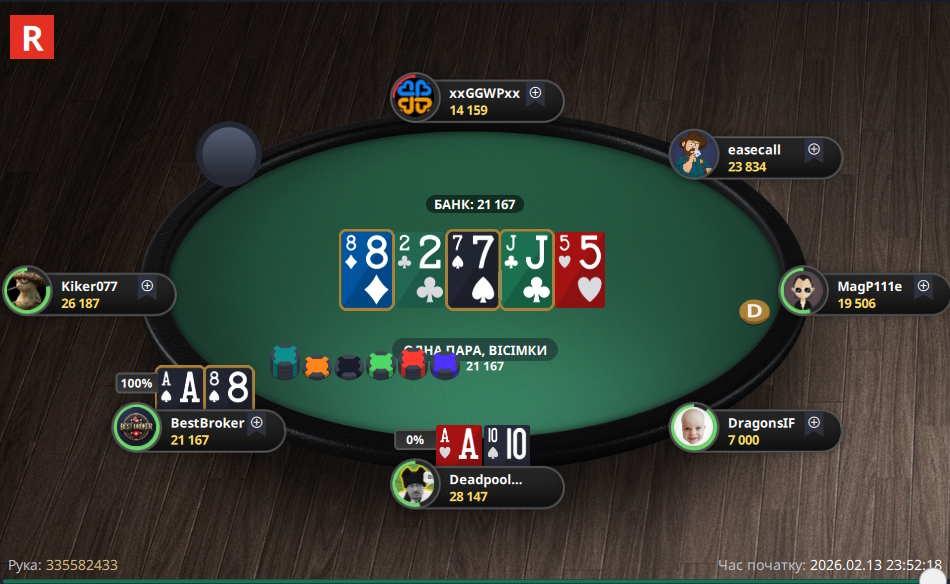Image resolution: width=950 pixels, height=584 pixels.
Task: Open DragonsIF player plus icon
Action: click(813, 423)
